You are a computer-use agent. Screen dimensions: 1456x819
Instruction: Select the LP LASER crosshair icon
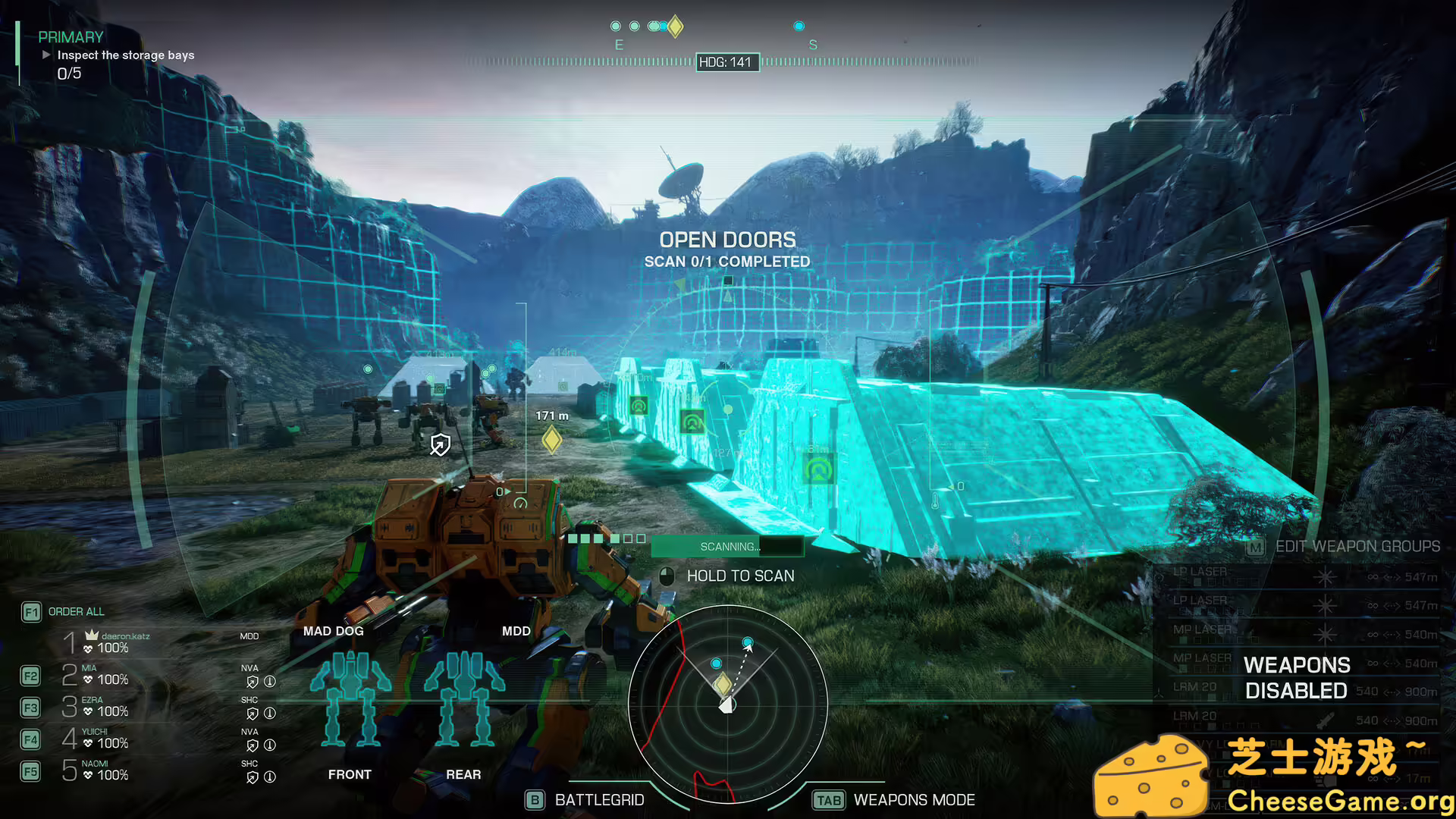1326,577
